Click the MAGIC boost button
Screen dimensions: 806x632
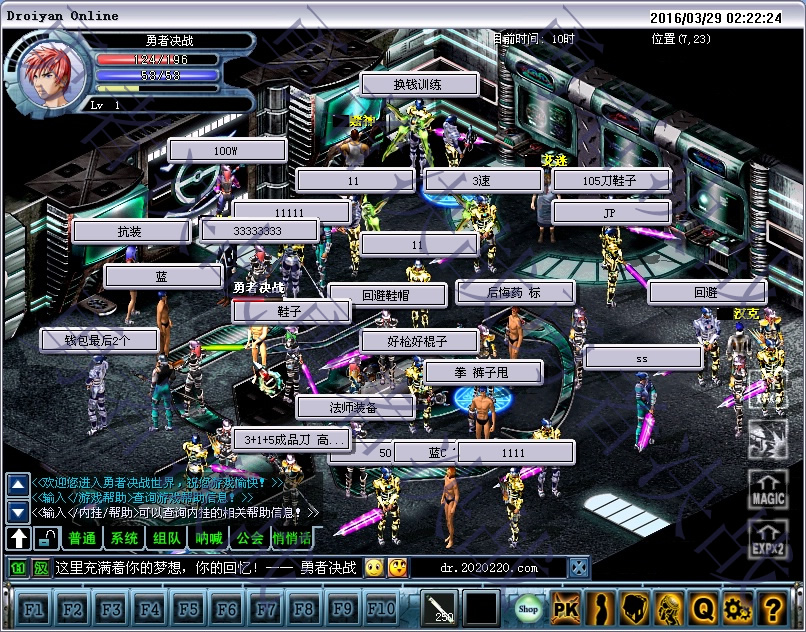point(768,490)
